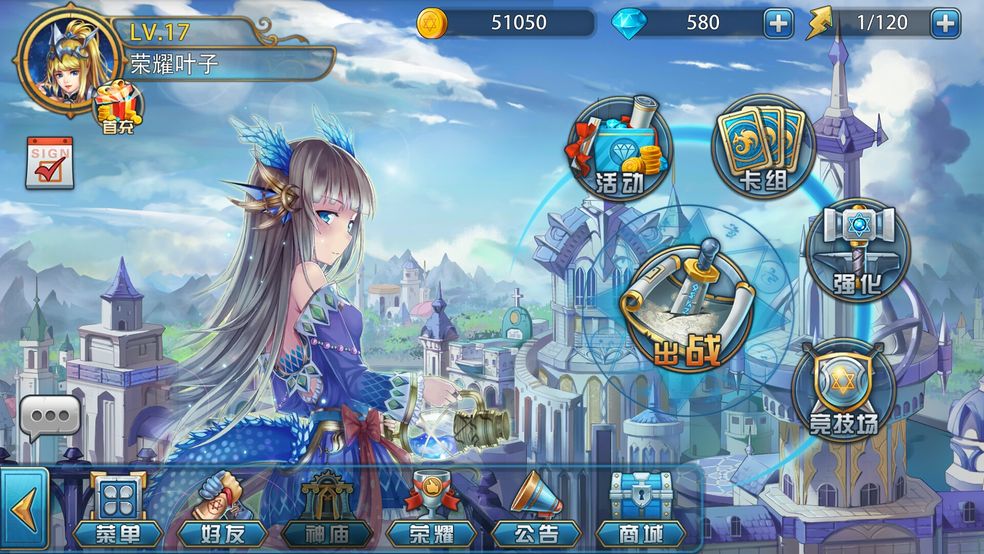Image resolution: width=984 pixels, height=554 pixels.
Task: Add more energy with the plus button
Action: (944, 22)
